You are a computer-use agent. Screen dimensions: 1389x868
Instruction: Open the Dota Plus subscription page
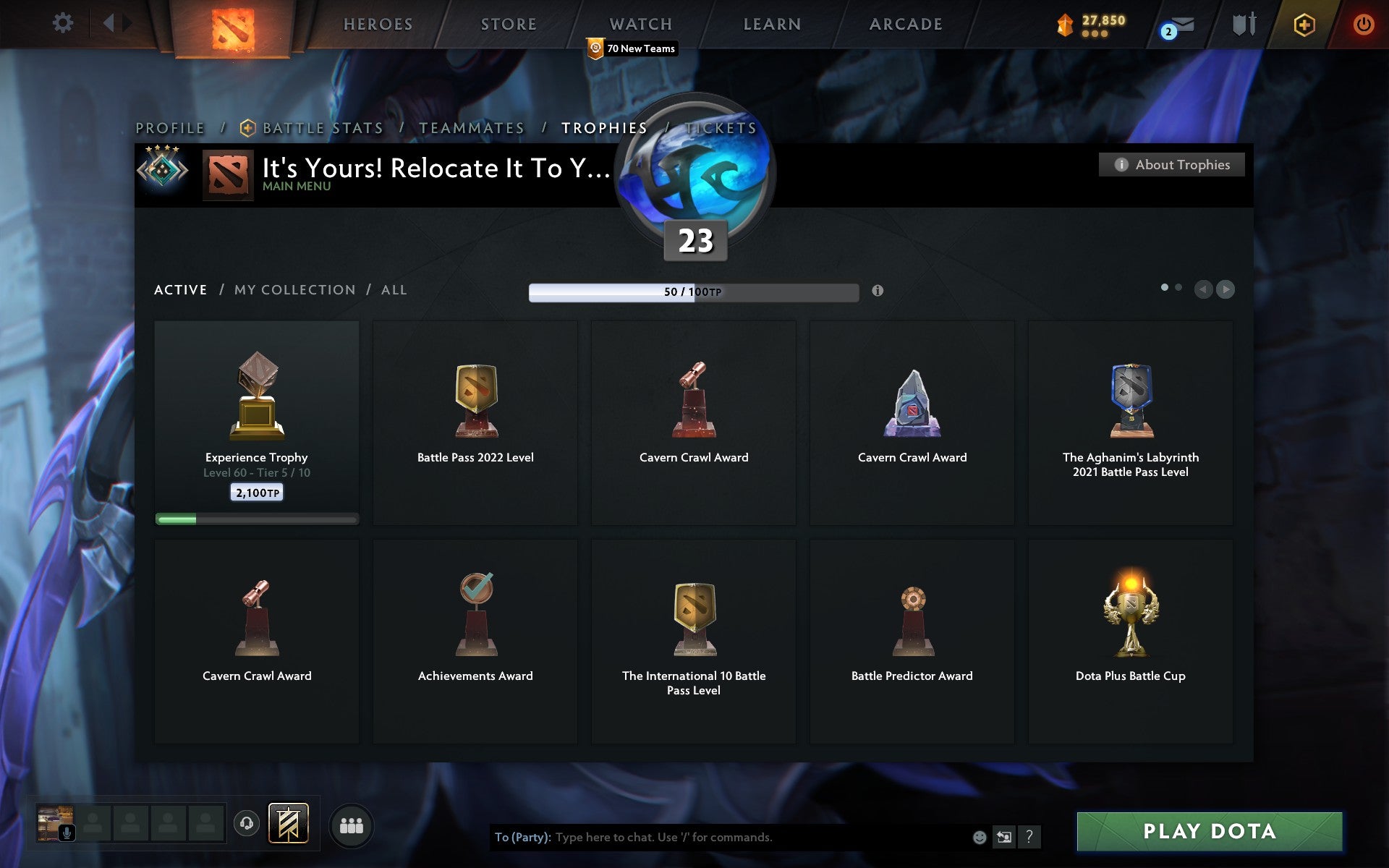(x=1302, y=24)
